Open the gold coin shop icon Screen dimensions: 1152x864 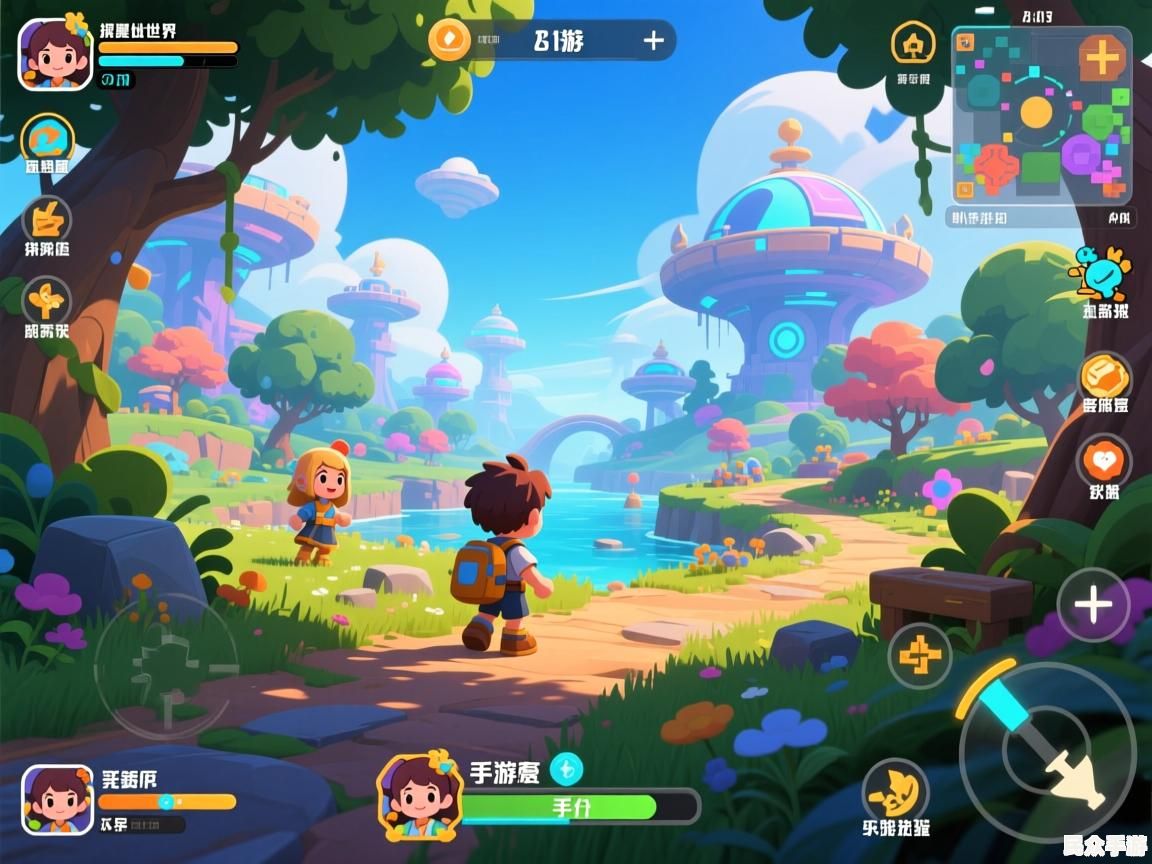point(1105,378)
